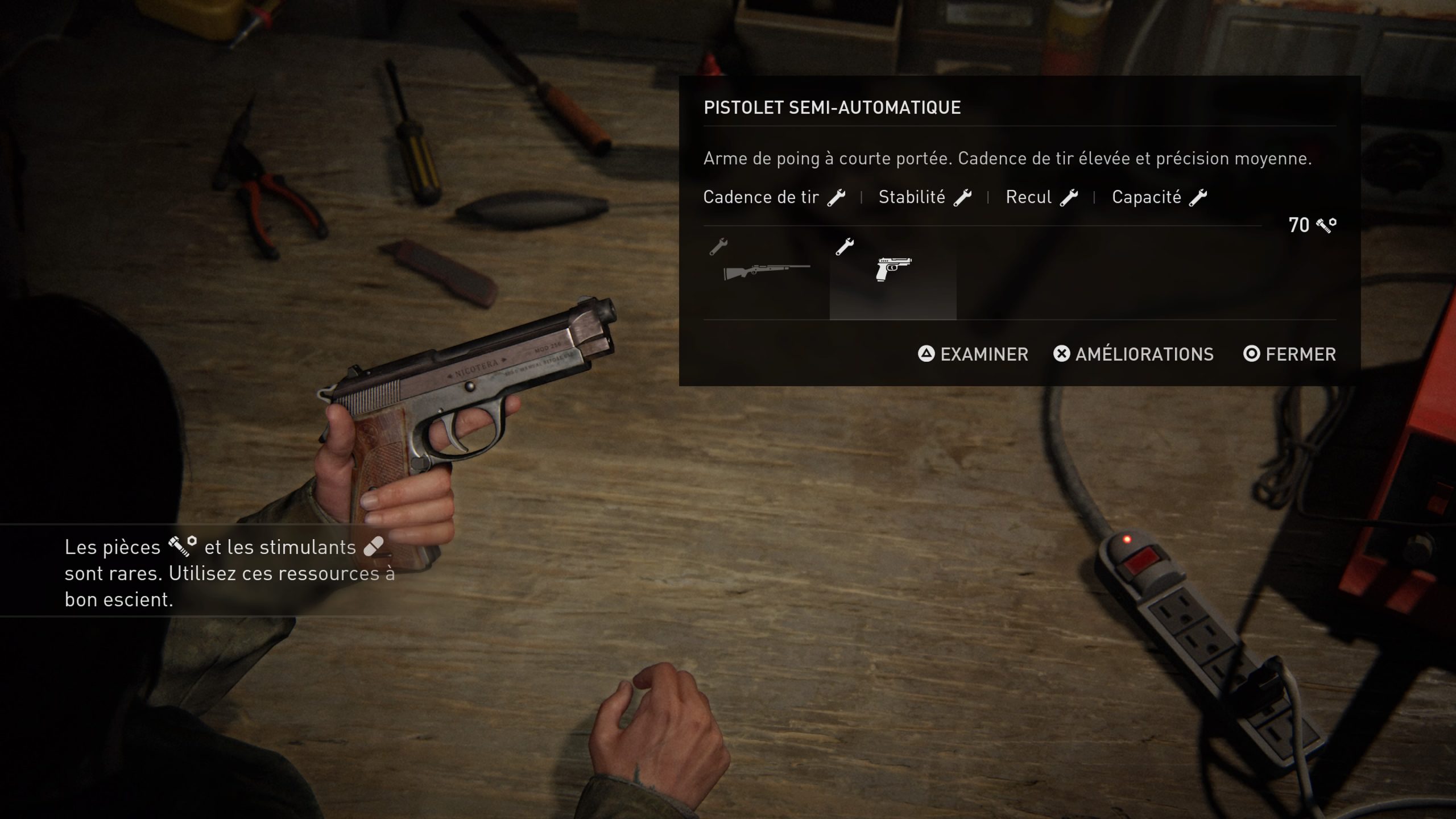Viewport: 1456px width, 819px height.
Task: Select the semi-automatic pistol slot
Action: click(x=893, y=272)
